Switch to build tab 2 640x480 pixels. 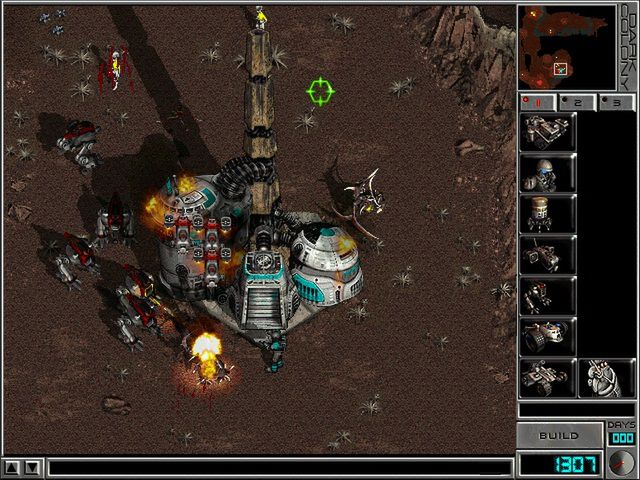tap(578, 102)
